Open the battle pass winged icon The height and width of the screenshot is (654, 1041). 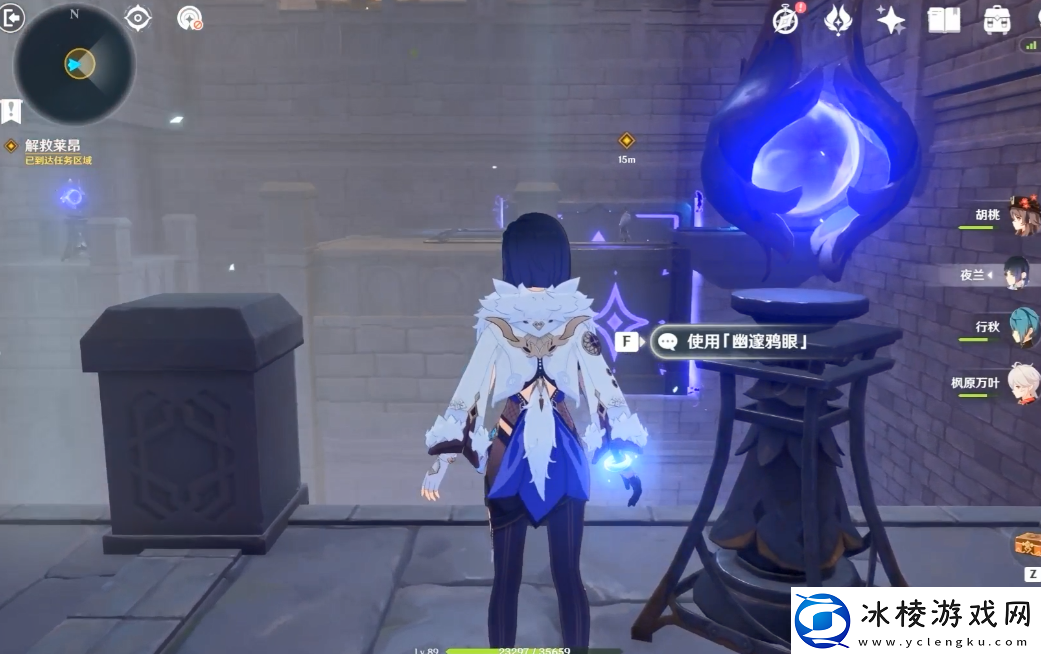pyautogui.click(x=837, y=19)
